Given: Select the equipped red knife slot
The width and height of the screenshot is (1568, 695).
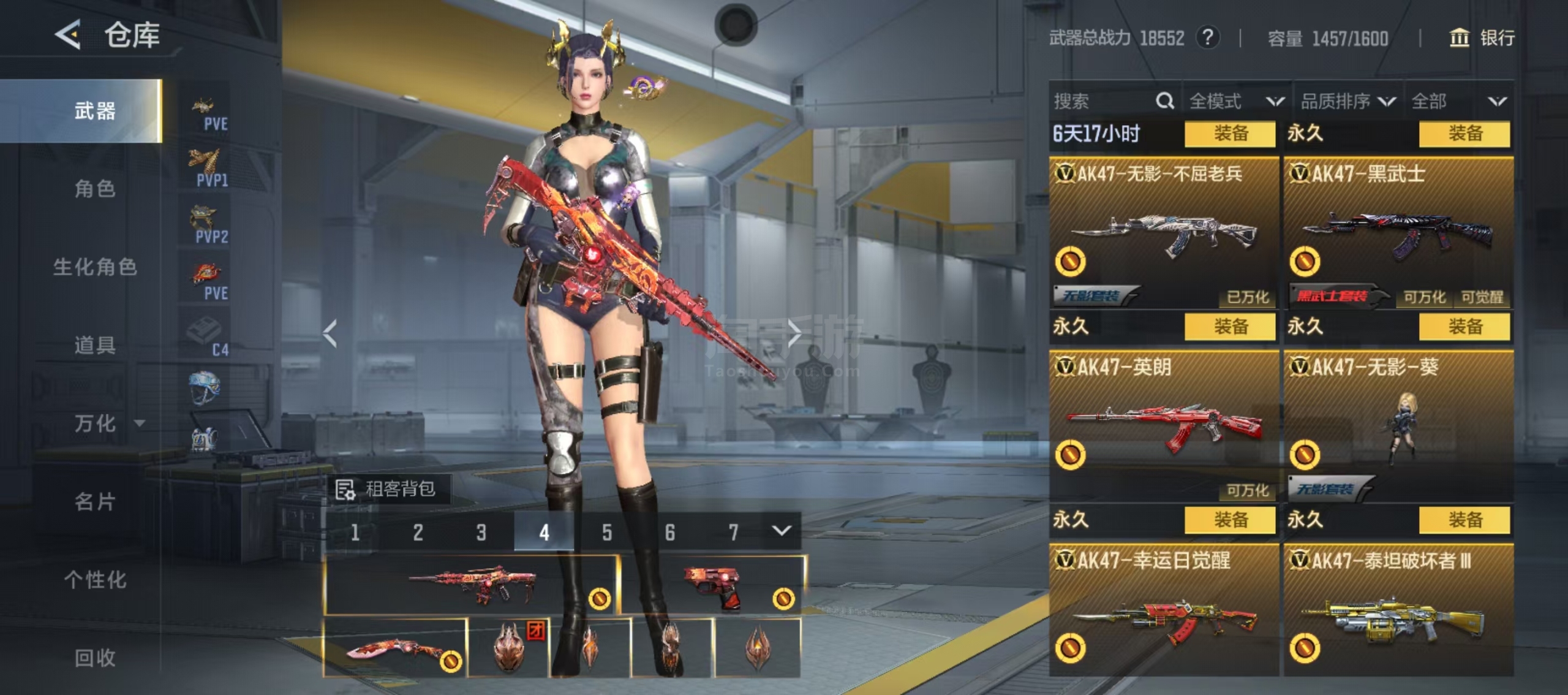Looking at the screenshot, I should 395,648.
